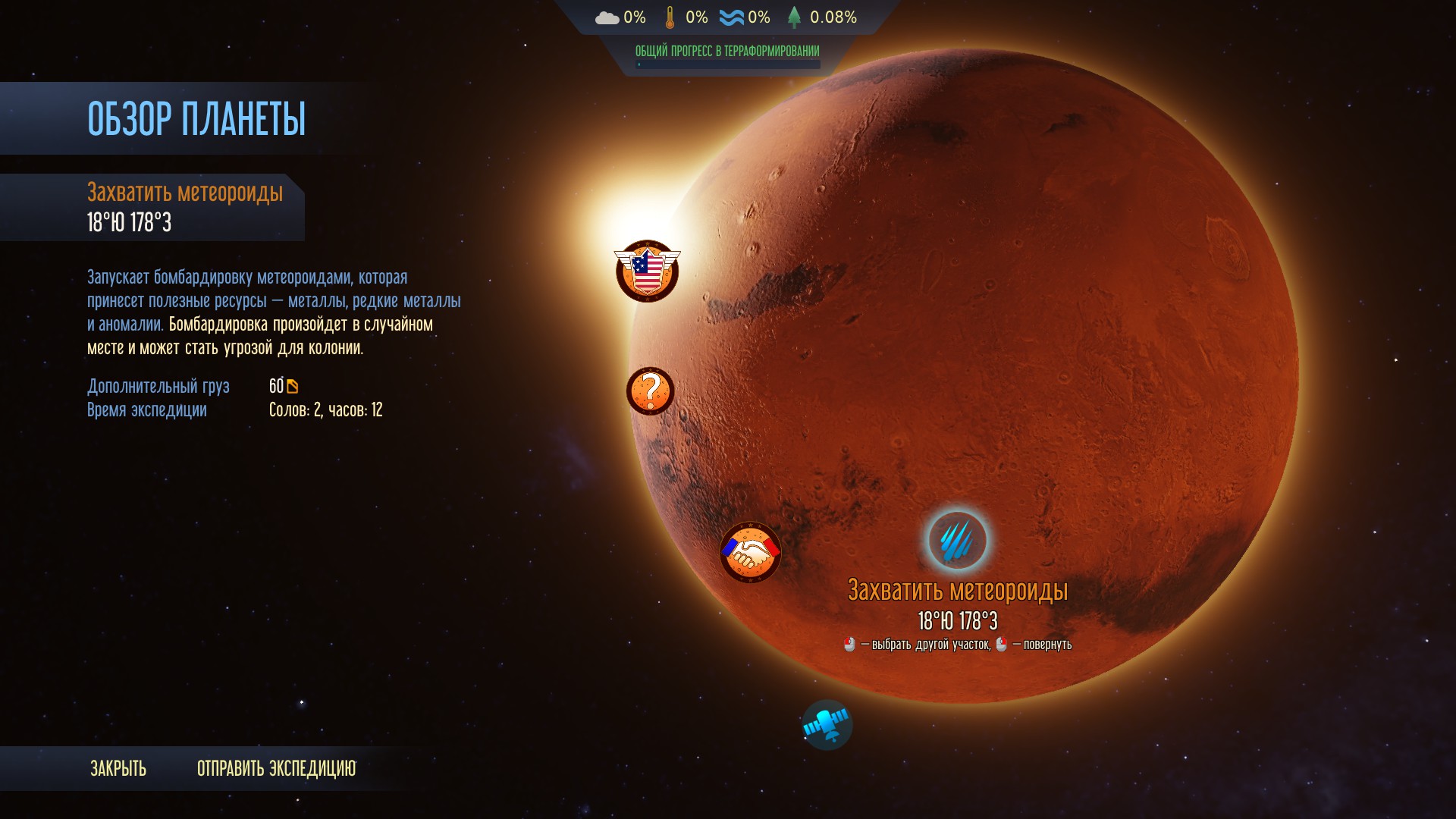
Task: Select the USA flag colony marker
Action: [x=647, y=271]
